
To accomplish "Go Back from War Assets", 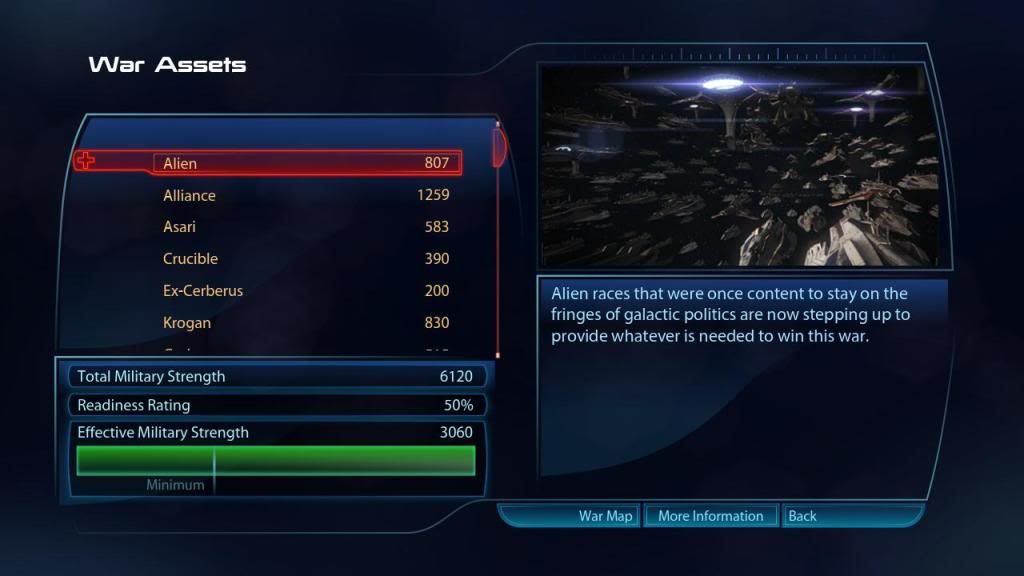I will pos(802,516).
